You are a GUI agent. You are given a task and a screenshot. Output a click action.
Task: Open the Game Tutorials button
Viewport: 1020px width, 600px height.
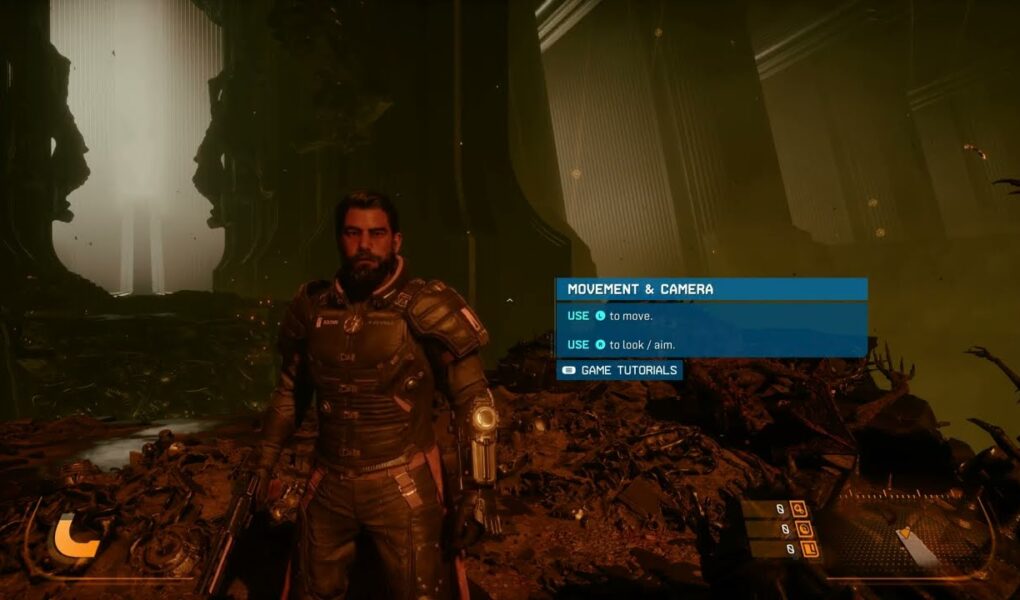pos(619,370)
